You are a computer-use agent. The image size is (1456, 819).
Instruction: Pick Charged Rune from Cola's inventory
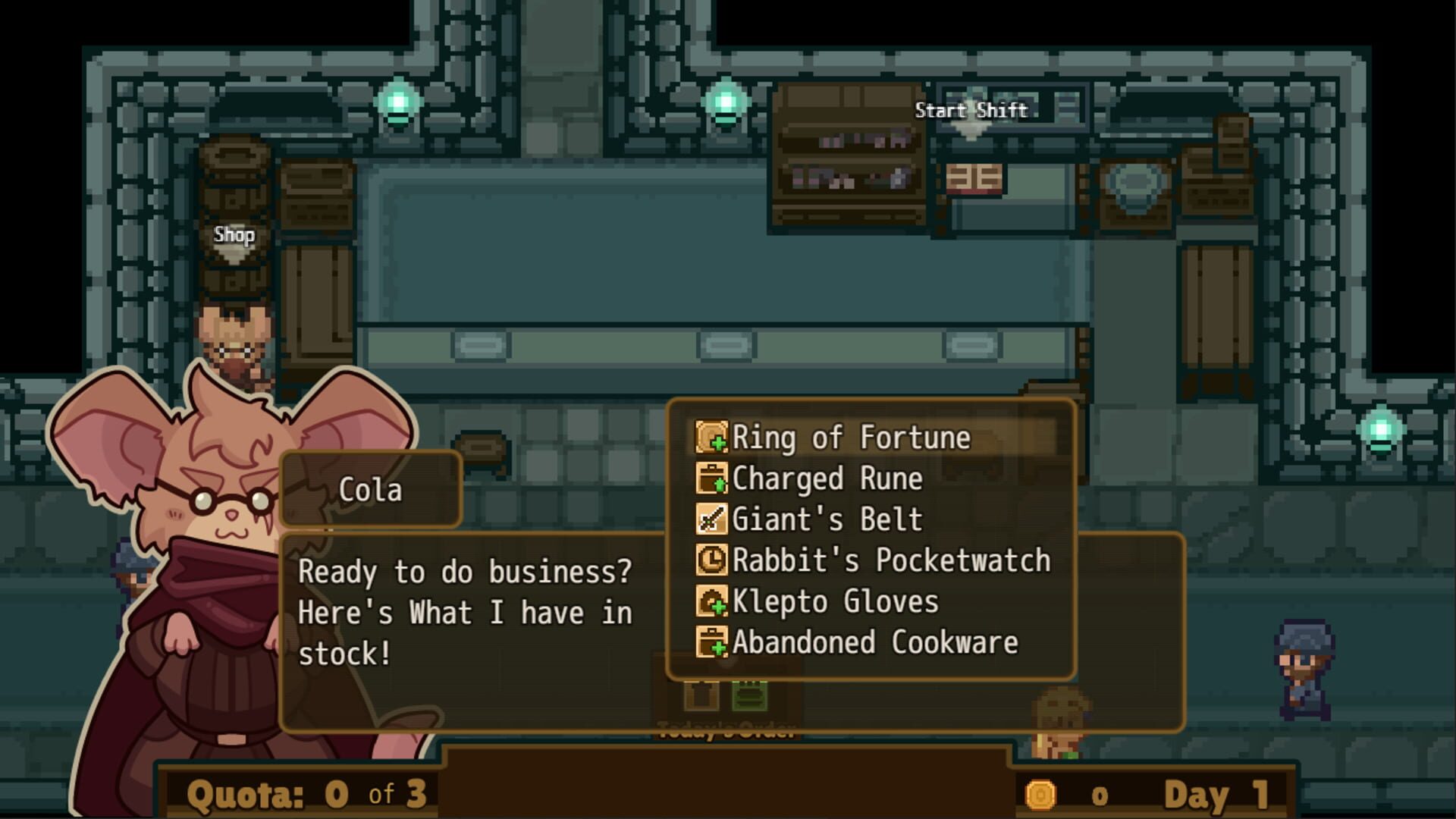(x=827, y=479)
